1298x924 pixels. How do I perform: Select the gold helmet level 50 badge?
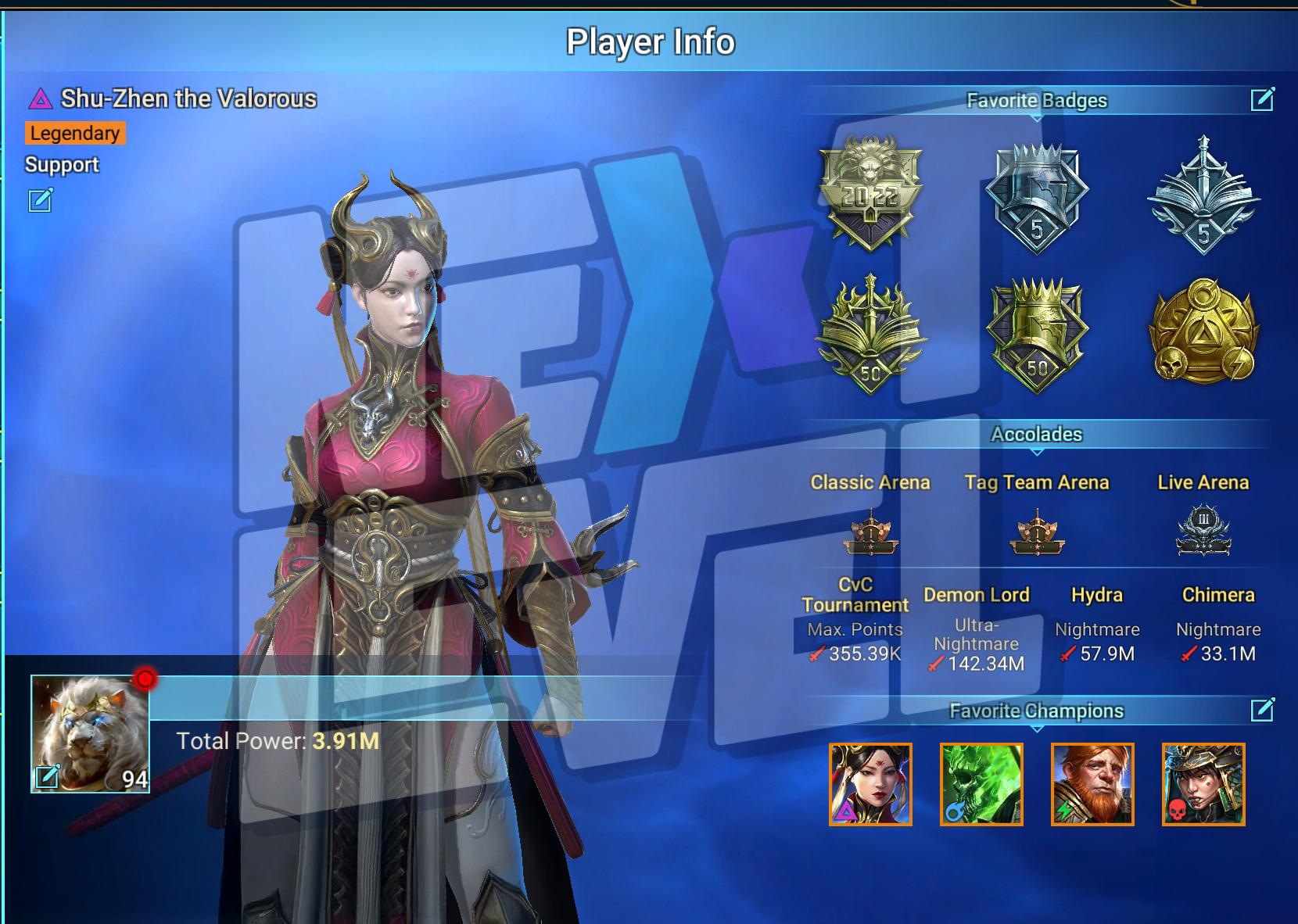coord(1037,336)
